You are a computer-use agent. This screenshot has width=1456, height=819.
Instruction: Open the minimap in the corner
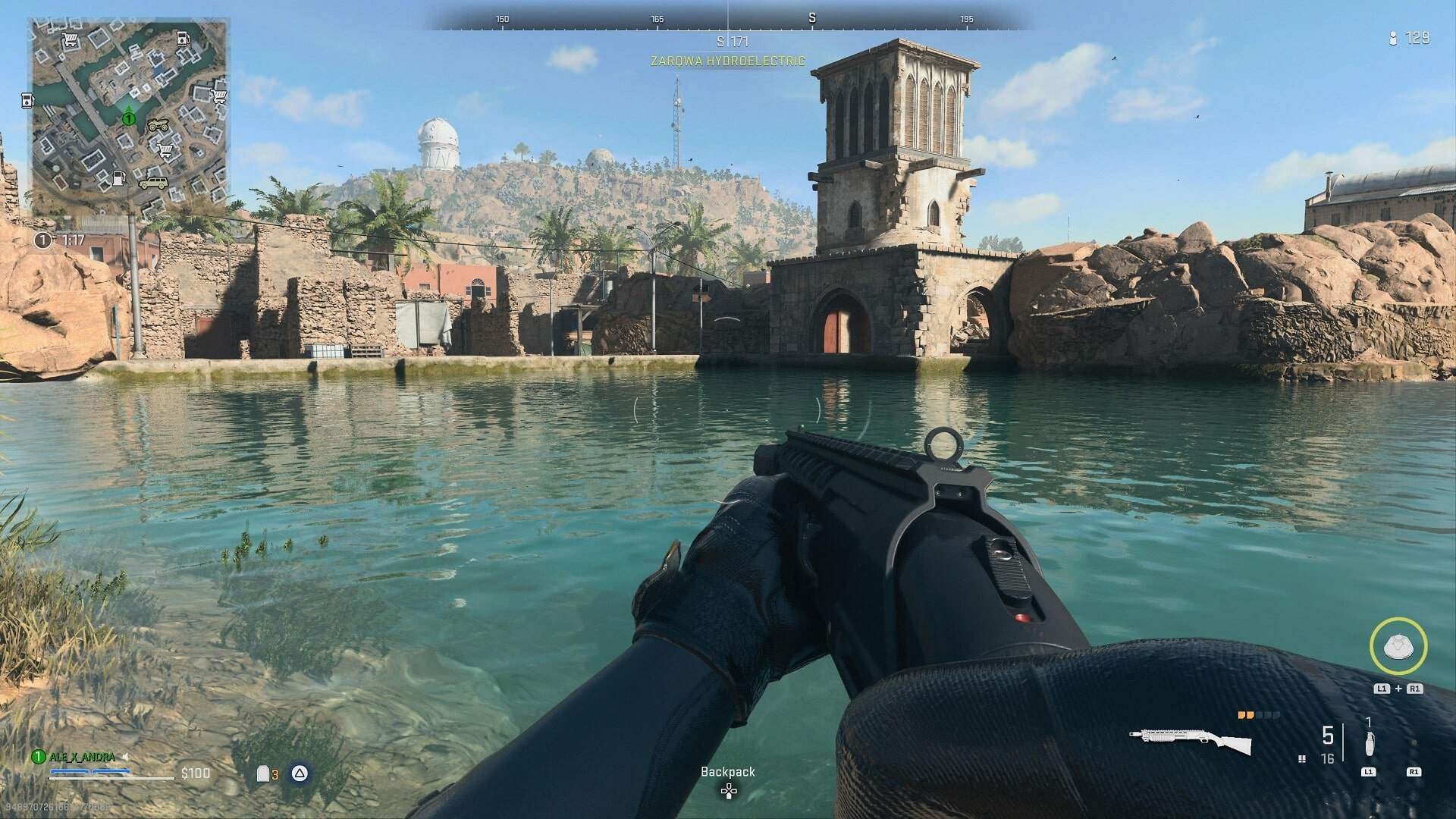[x=129, y=118]
